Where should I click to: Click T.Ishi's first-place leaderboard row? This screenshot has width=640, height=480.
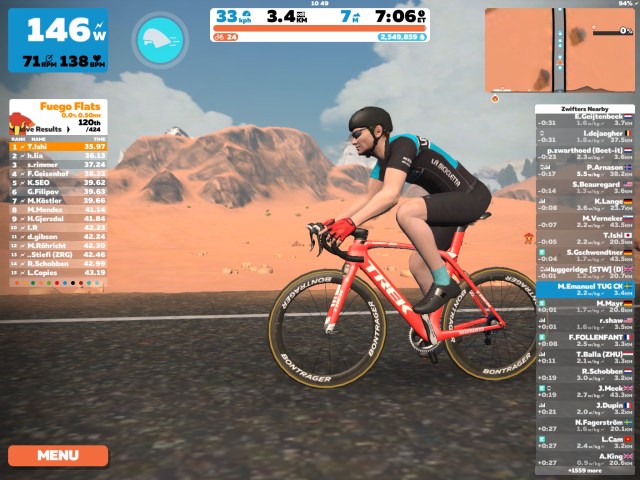click(58, 147)
